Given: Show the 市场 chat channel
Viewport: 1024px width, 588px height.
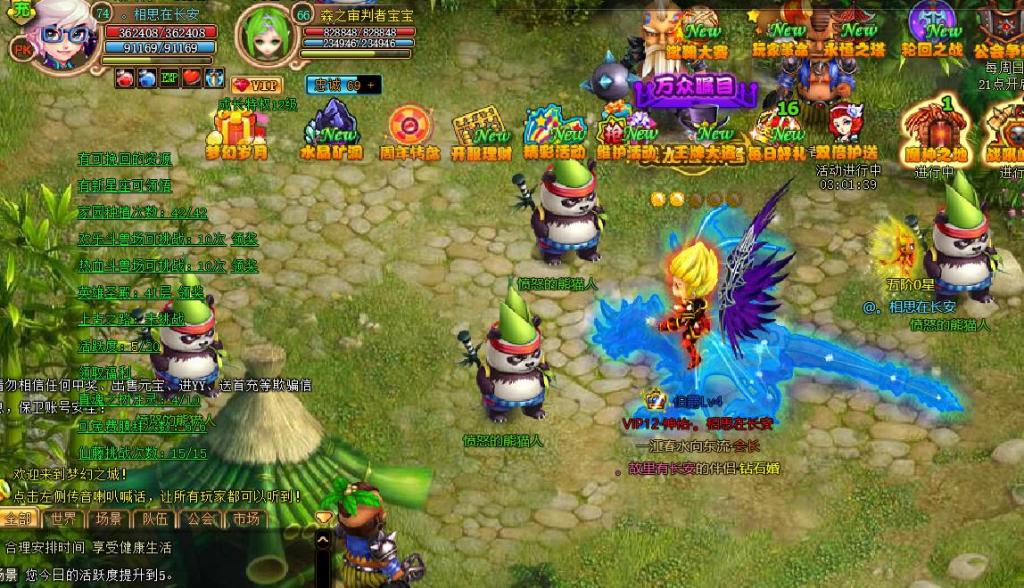Looking at the screenshot, I should point(246,518).
